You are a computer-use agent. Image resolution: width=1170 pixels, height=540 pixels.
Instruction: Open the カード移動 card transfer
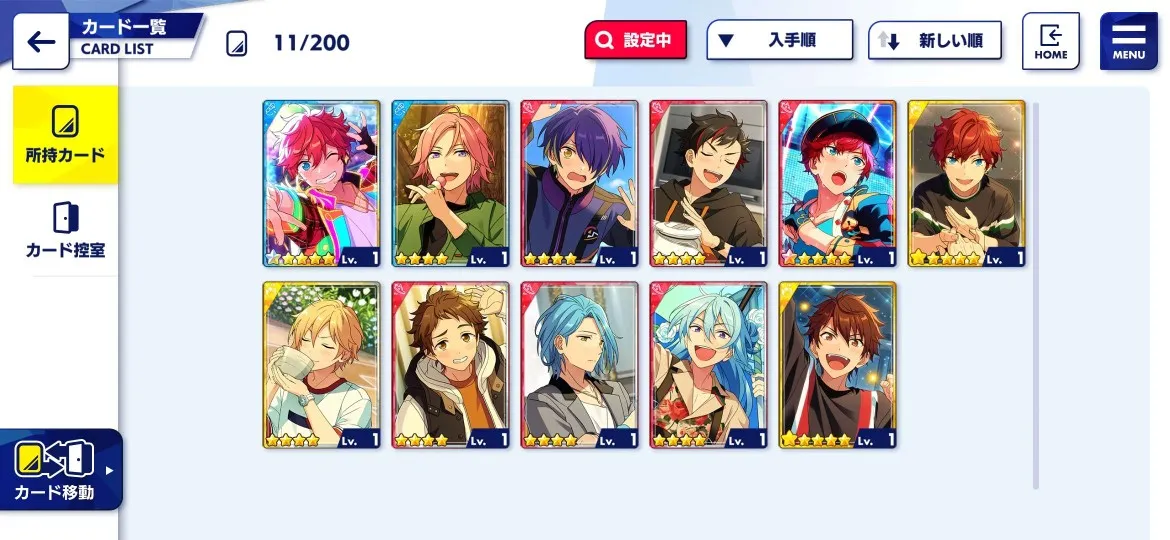pyautogui.click(x=61, y=470)
